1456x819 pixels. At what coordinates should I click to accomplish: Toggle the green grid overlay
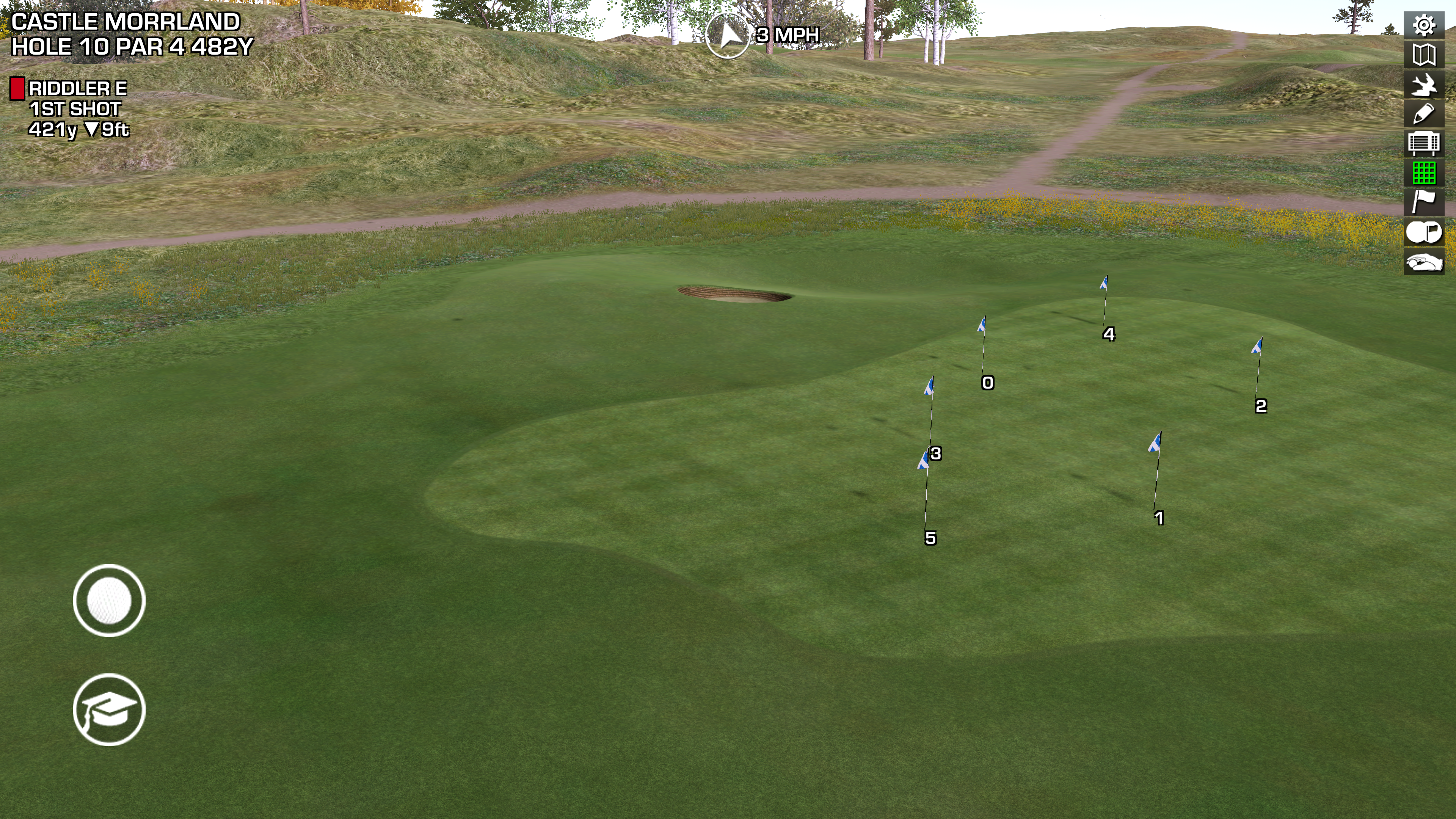(1424, 173)
